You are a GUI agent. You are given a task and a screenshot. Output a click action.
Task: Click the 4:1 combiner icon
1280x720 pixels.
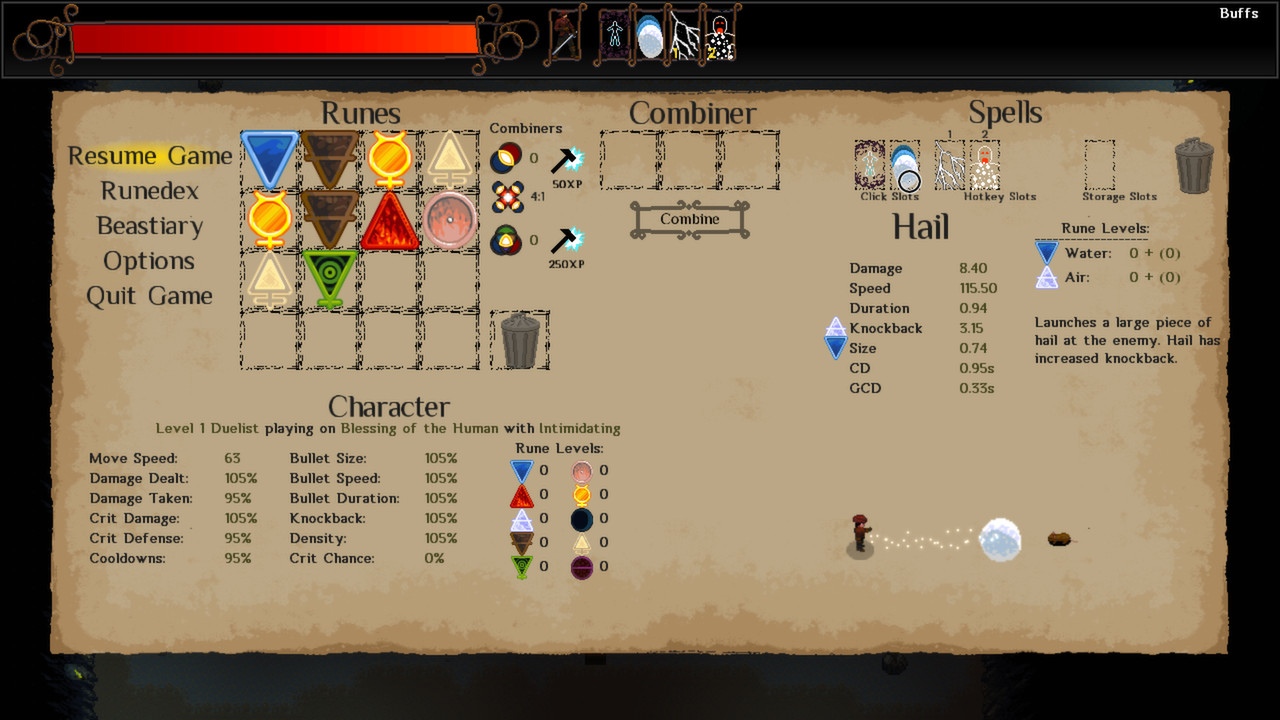coord(506,197)
